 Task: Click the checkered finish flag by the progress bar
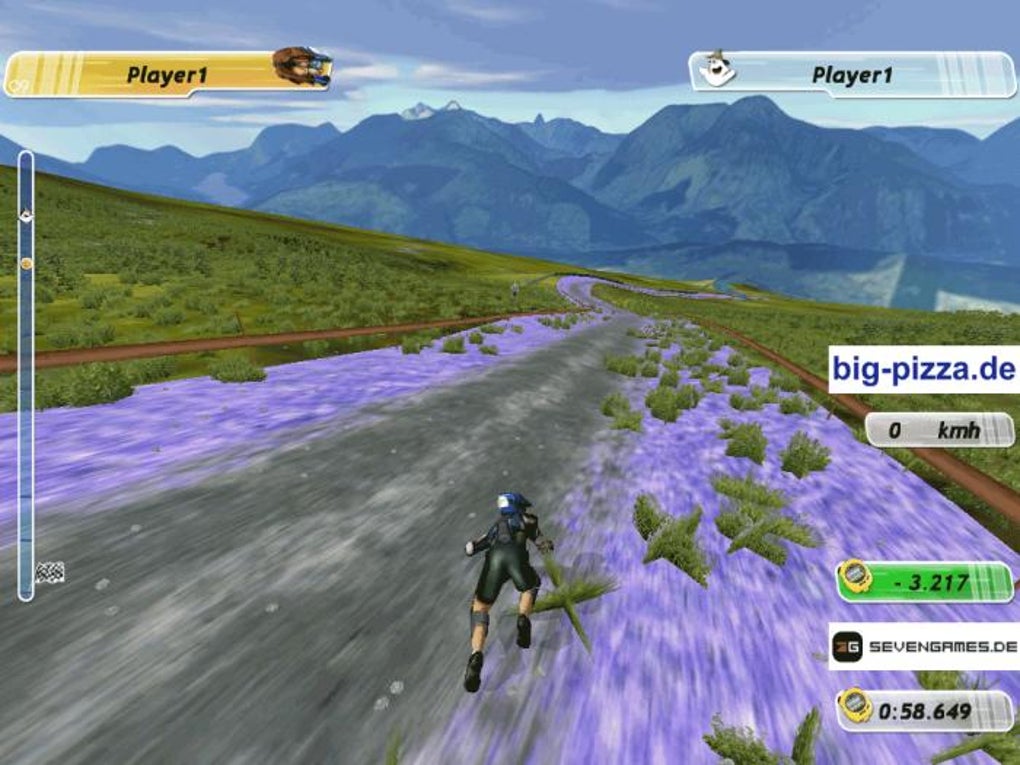pyautogui.click(x=49, y=572)
